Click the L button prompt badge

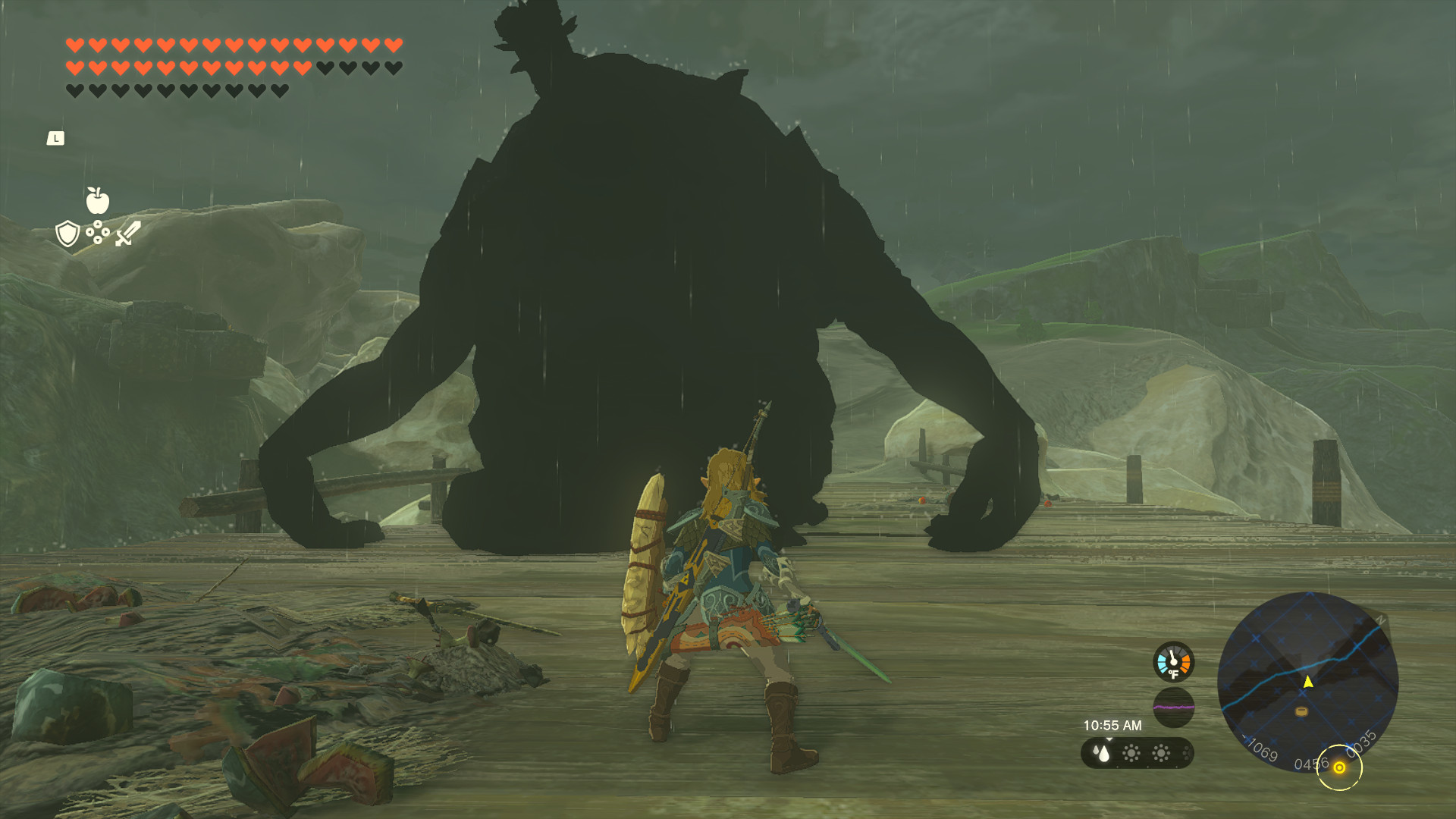[56, 138]
